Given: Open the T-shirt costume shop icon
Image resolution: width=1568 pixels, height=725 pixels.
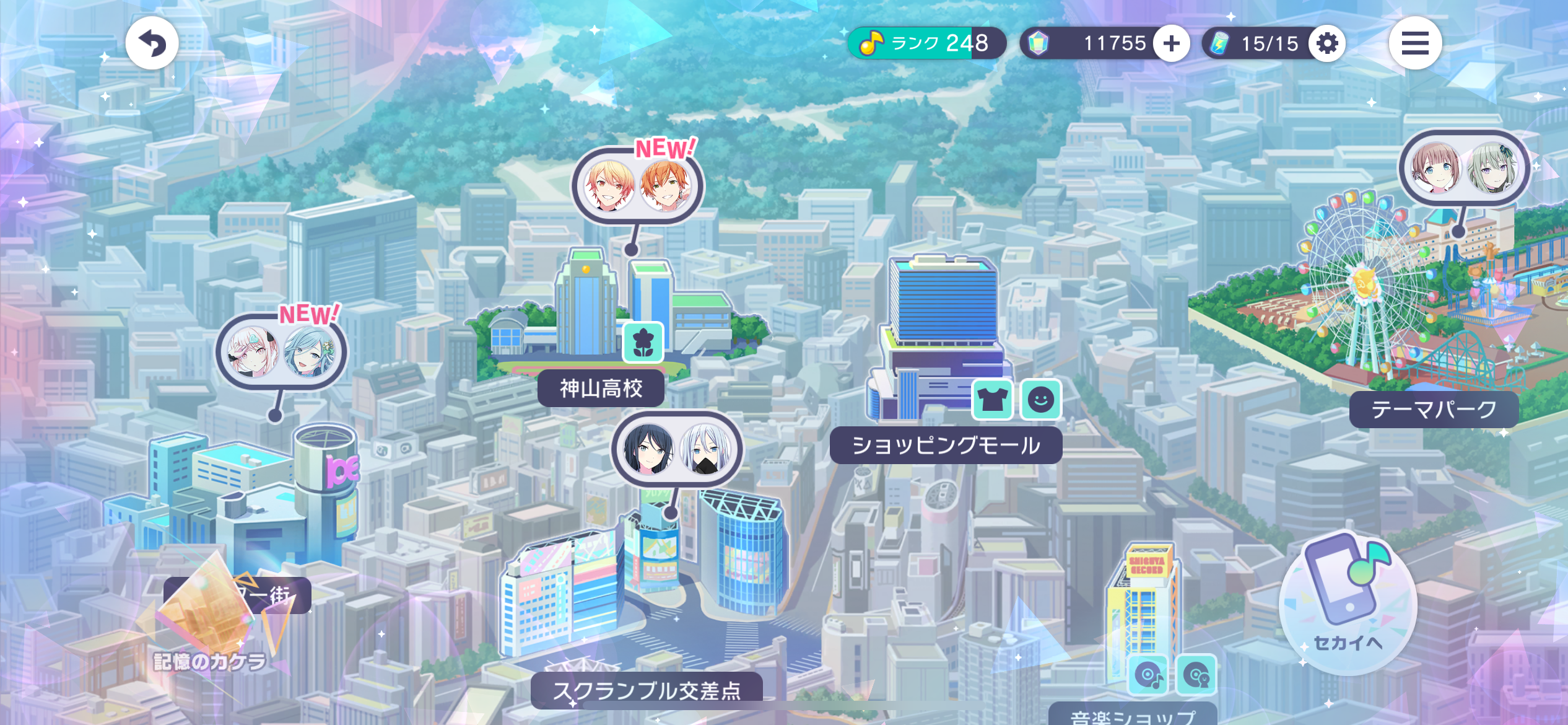Looking at the screenshot, I should (x=992, y=400).
